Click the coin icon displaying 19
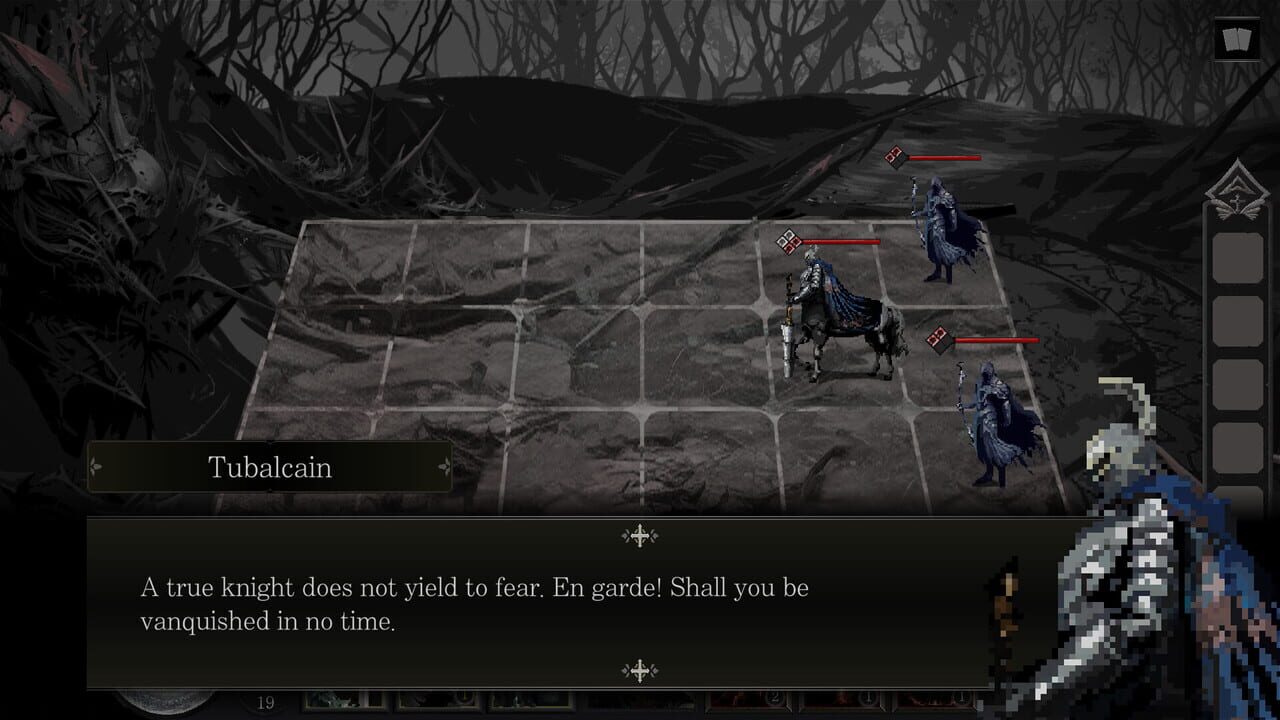 pyautogui.click(x=265, y=703)
